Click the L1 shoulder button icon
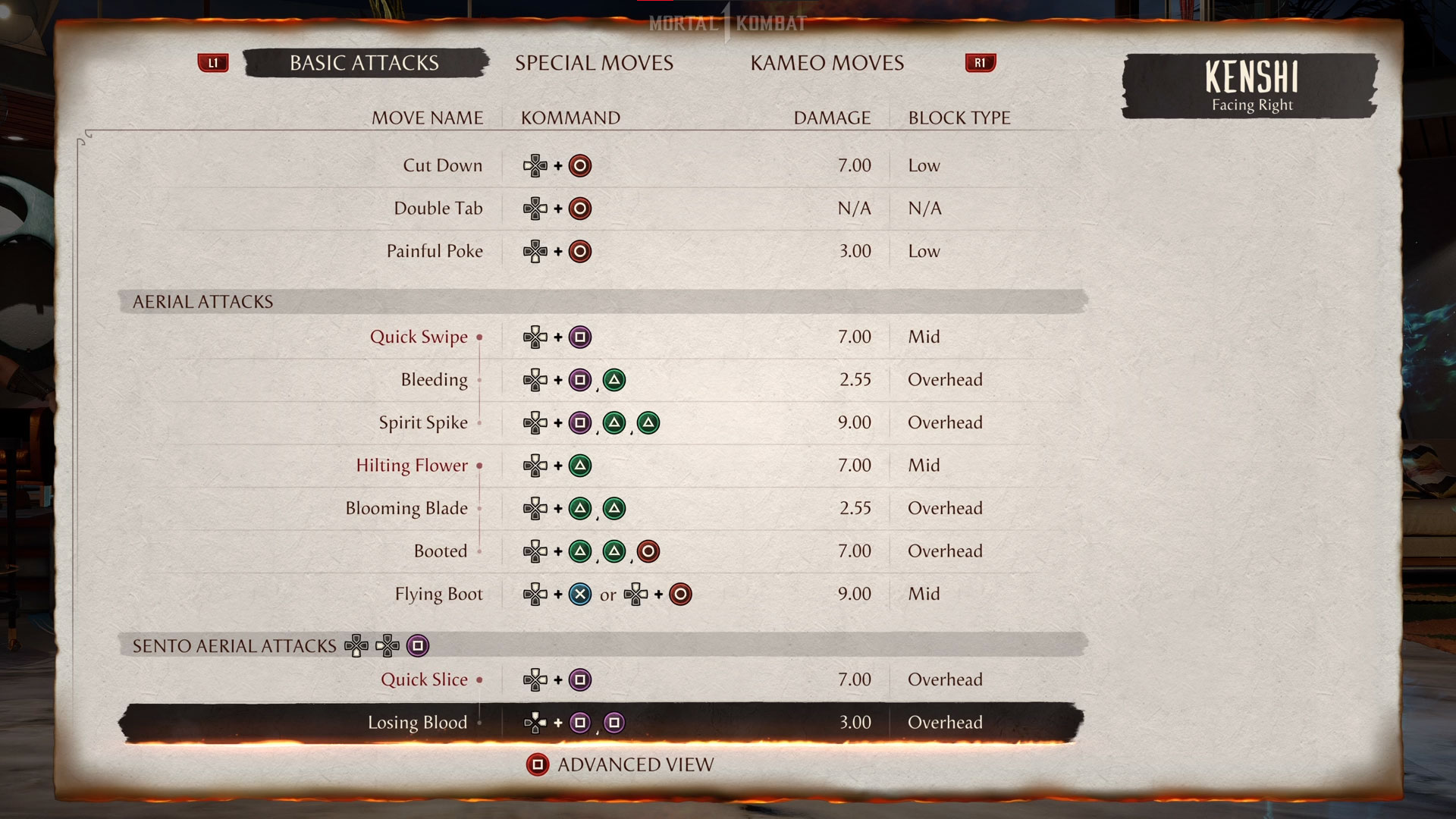 pos(213,63)
